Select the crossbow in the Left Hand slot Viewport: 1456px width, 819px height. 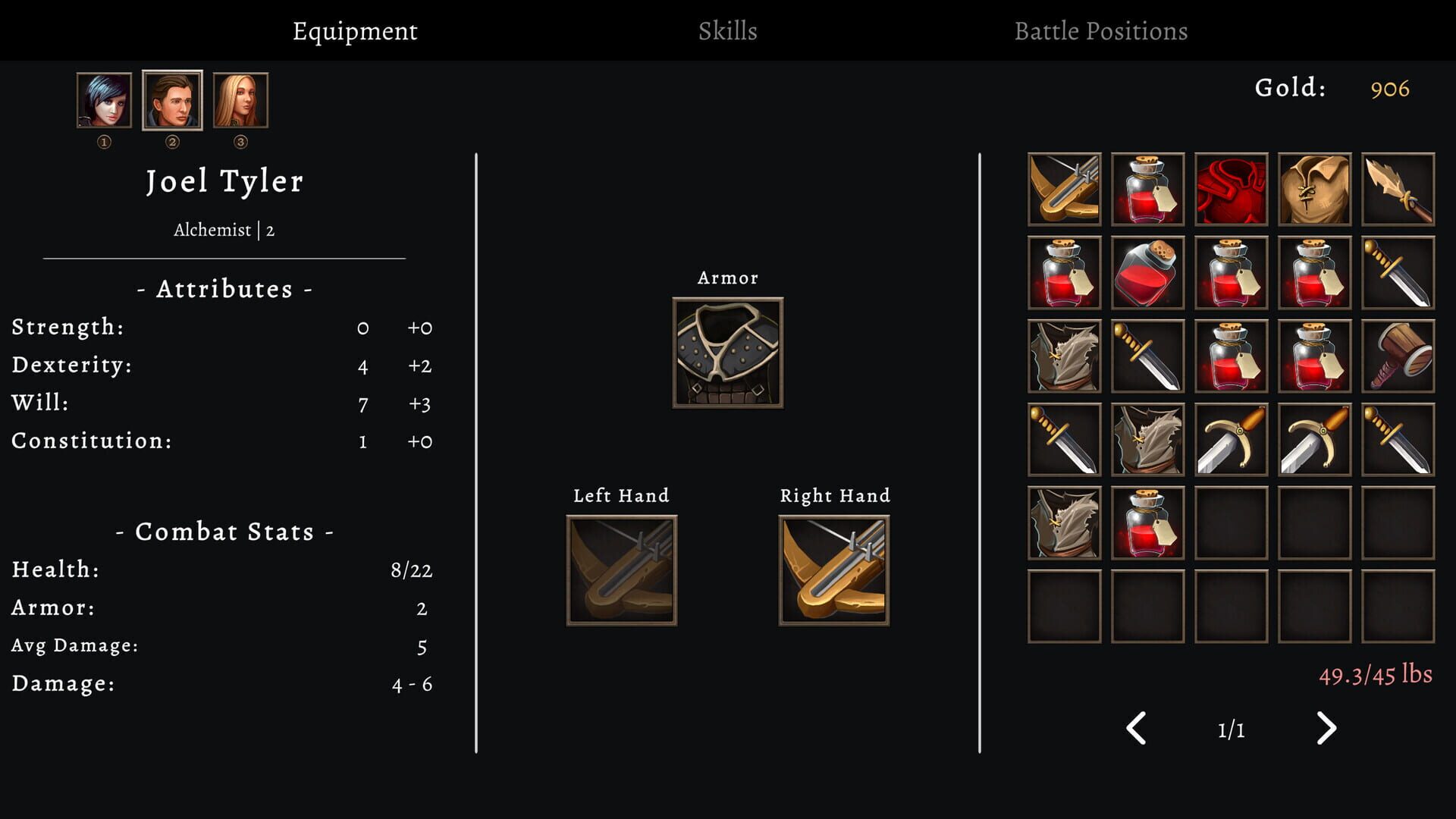click(620, 567)
